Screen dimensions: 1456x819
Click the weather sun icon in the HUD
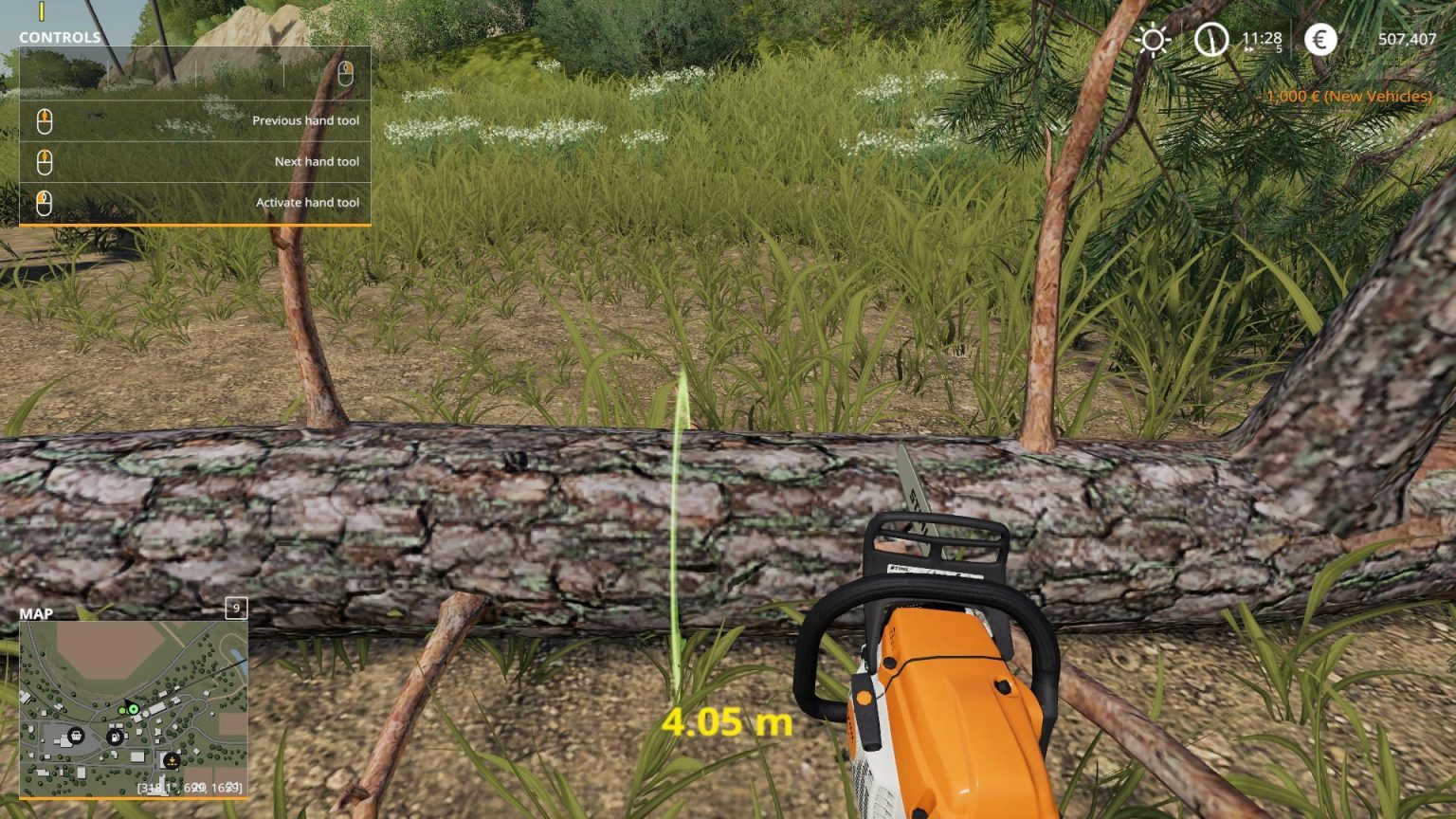(1153, 41)
